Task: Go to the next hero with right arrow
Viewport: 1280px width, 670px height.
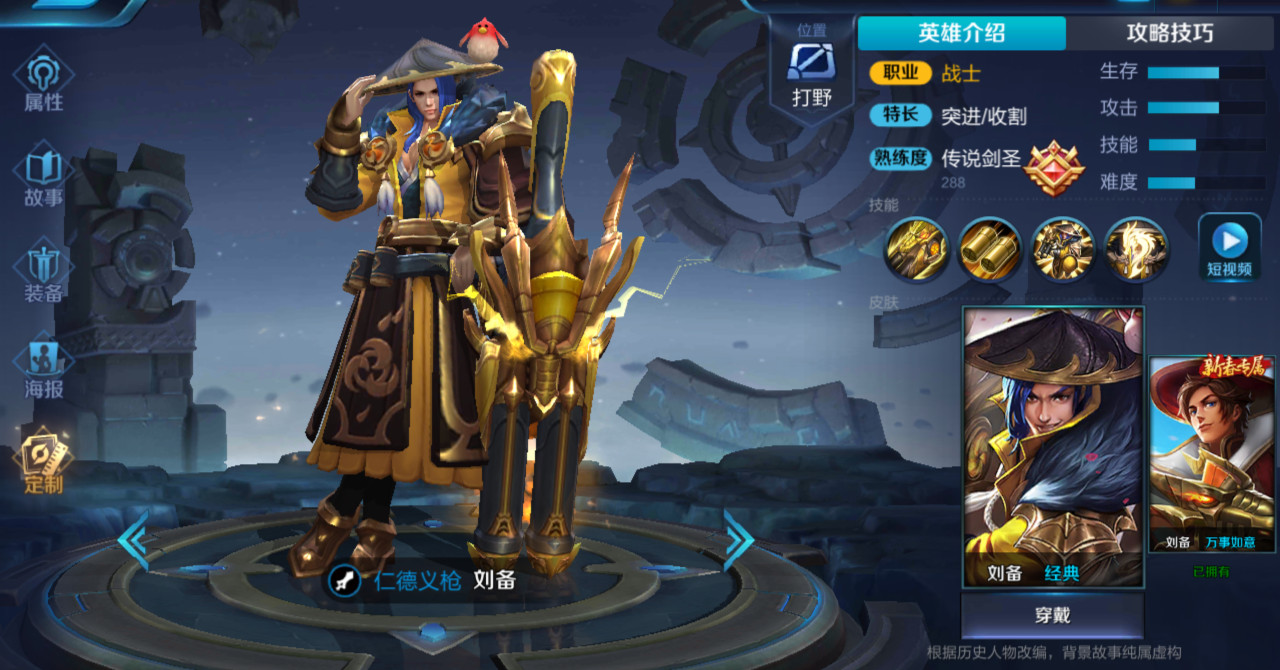Action: (738, 540)
